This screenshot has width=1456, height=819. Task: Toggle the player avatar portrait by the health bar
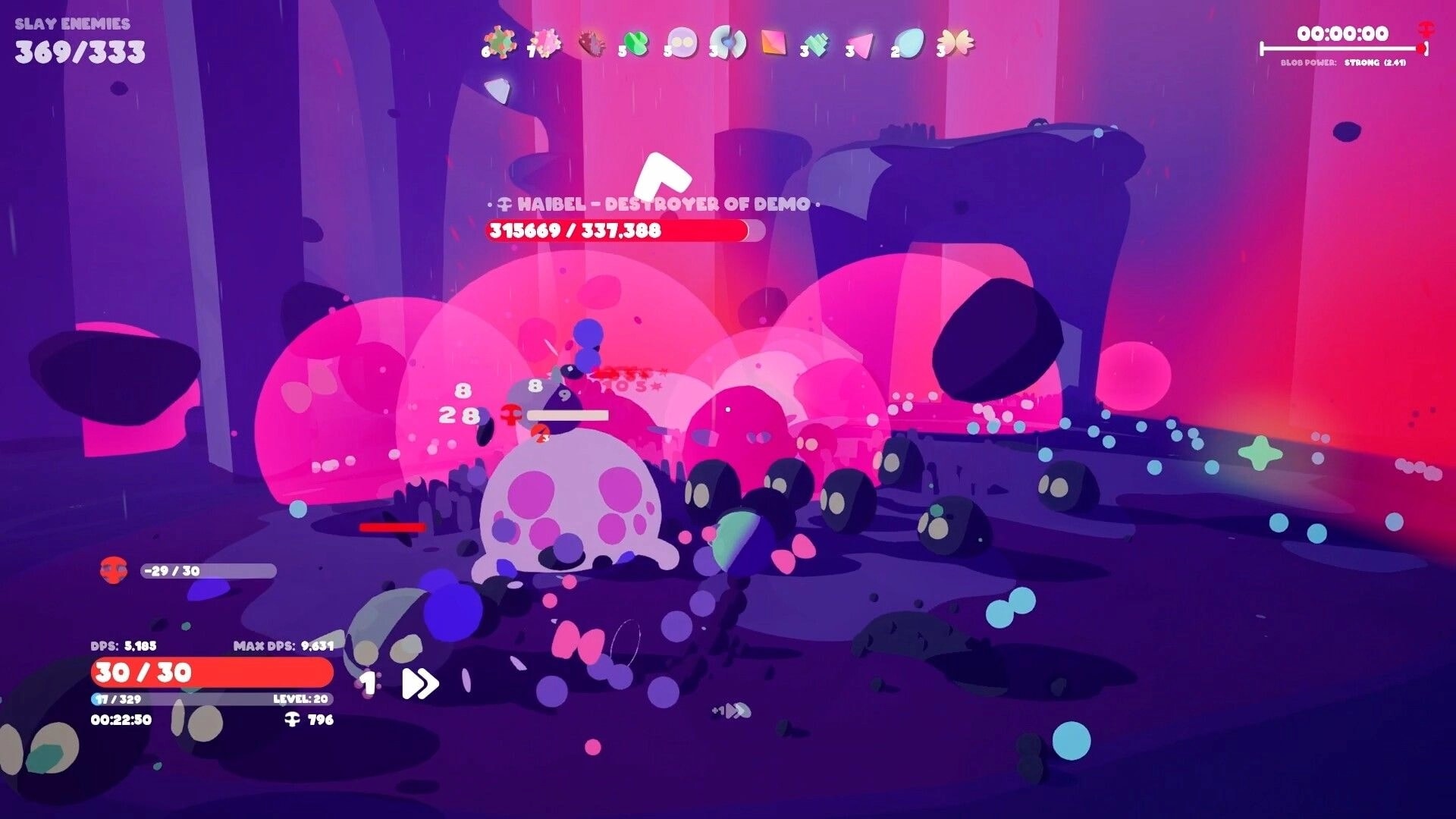pyautogui.click(x=112, y=571)
